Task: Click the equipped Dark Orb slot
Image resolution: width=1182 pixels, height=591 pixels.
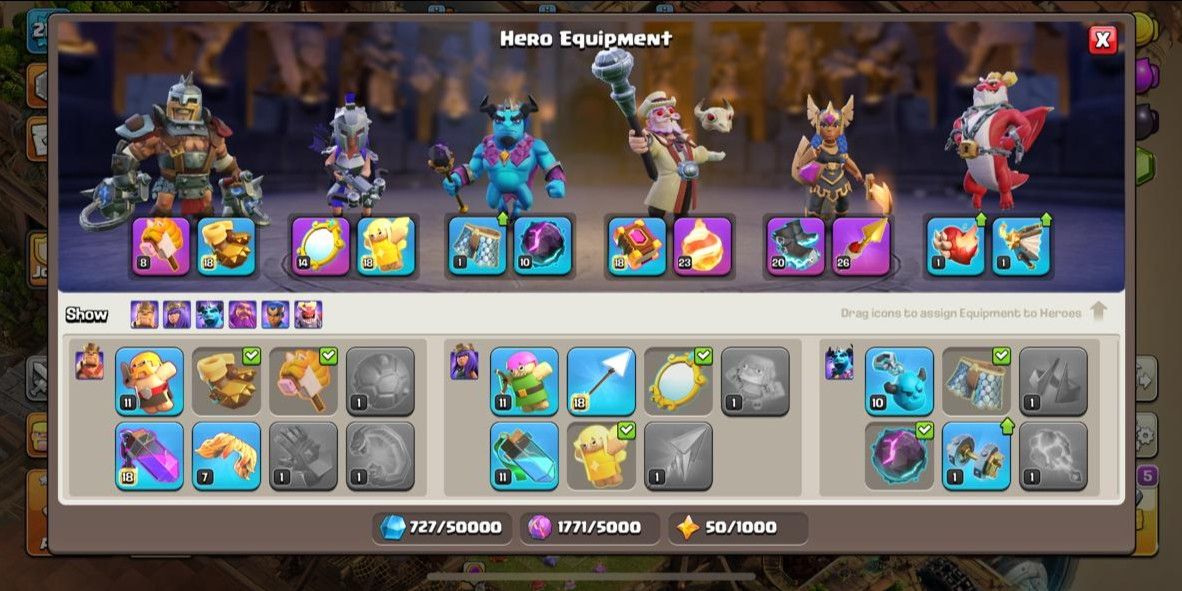Action: click(543, 246)
